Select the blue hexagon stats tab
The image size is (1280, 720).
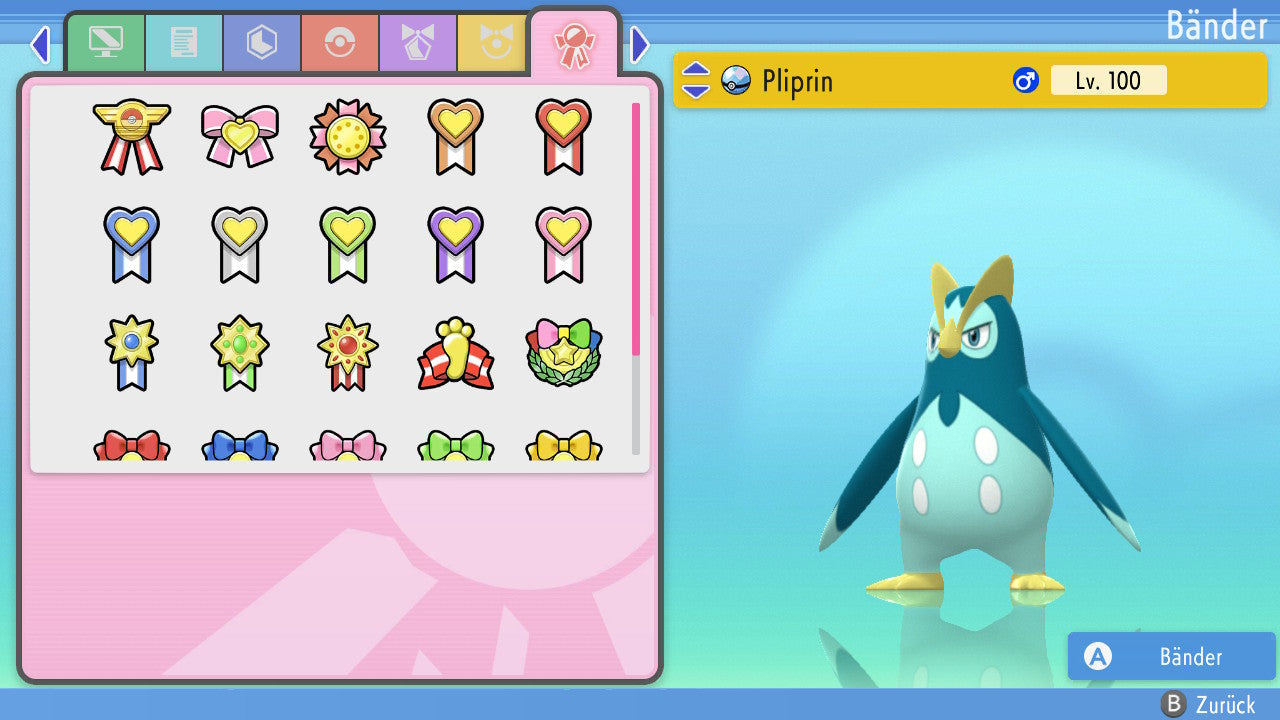(x=262, y=43)
